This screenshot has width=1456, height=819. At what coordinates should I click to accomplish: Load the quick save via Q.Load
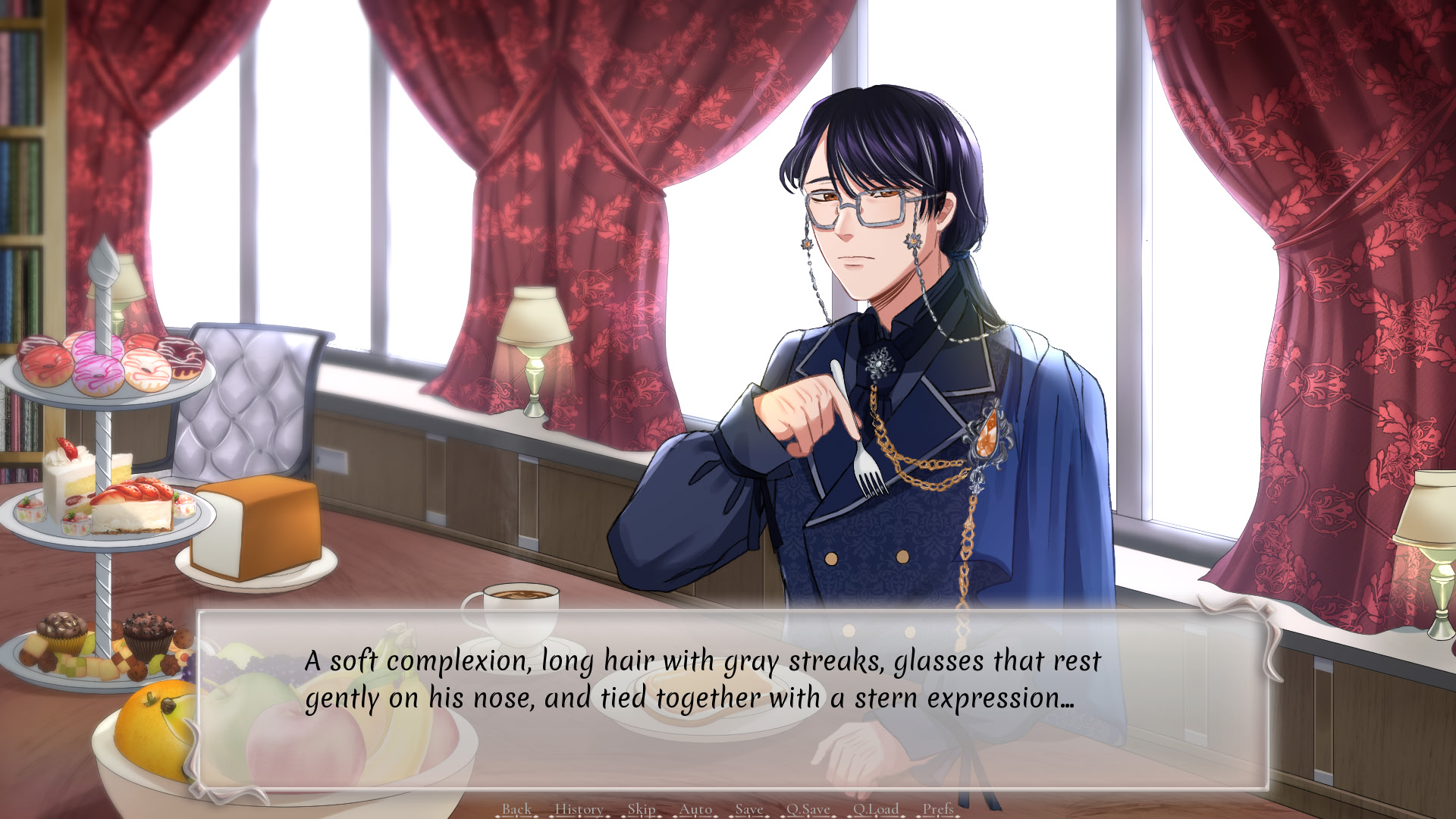pyautogui.click(x=876, y=809)
